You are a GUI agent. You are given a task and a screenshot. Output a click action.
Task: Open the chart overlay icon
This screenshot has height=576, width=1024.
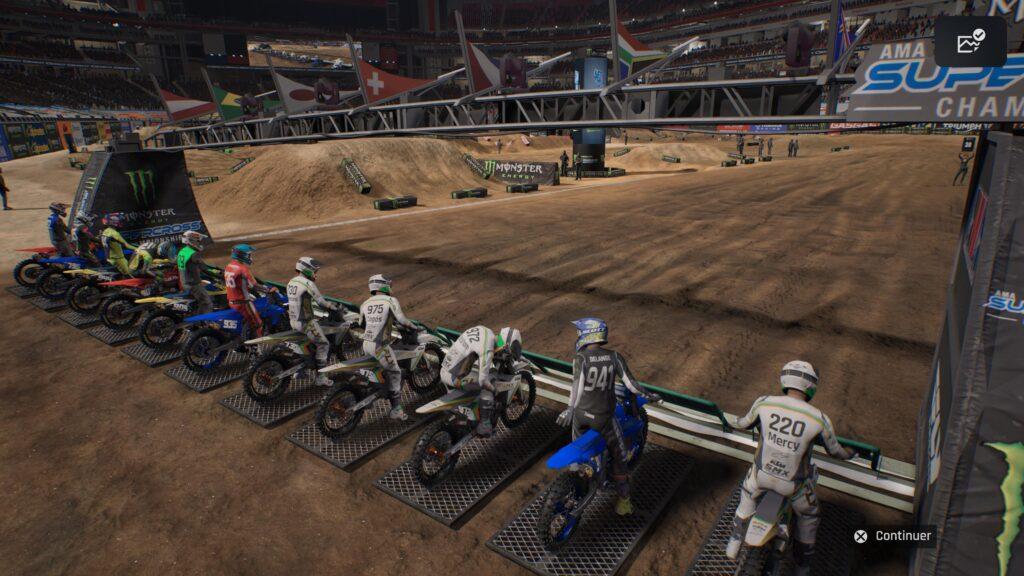970,42
